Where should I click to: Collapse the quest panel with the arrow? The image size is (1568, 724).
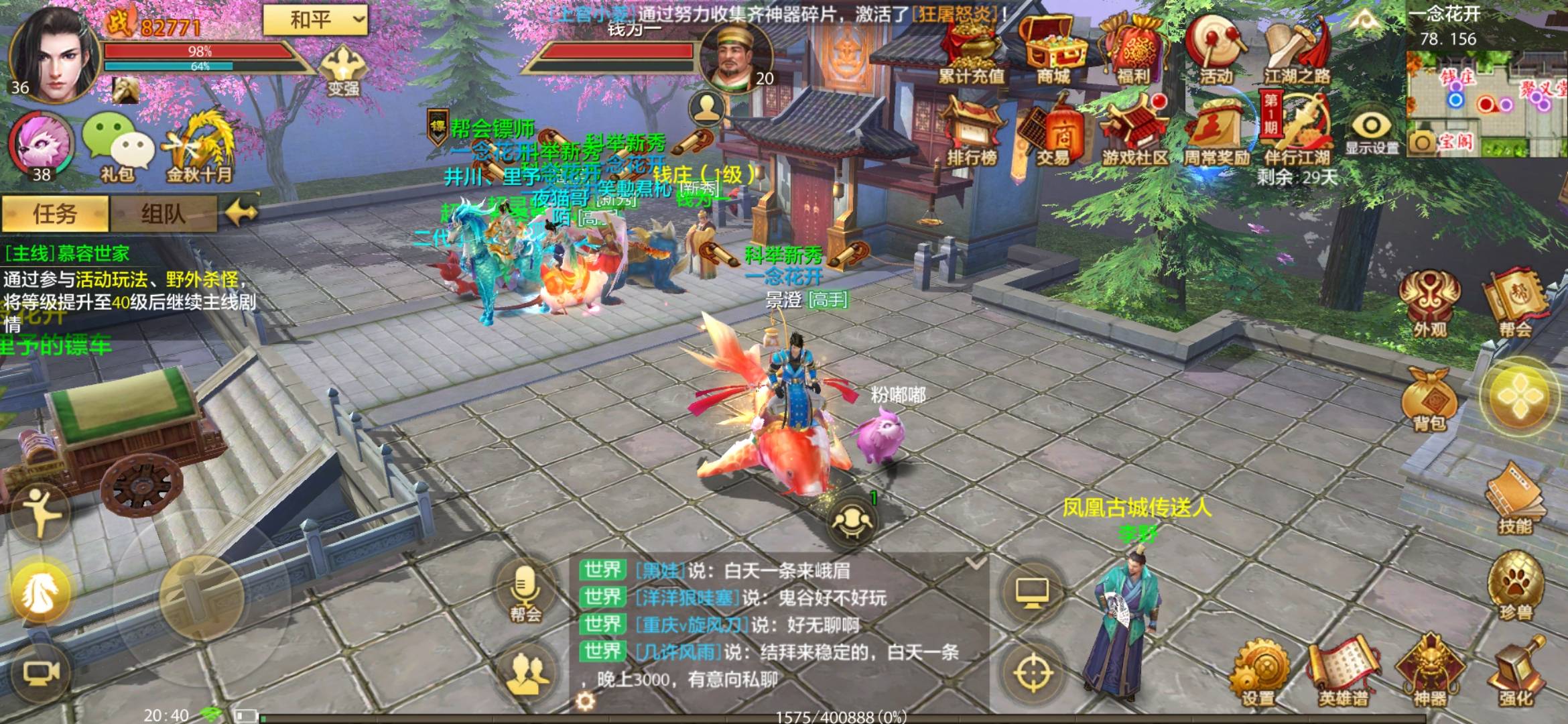pyautogui.click(x=241, y=214)
